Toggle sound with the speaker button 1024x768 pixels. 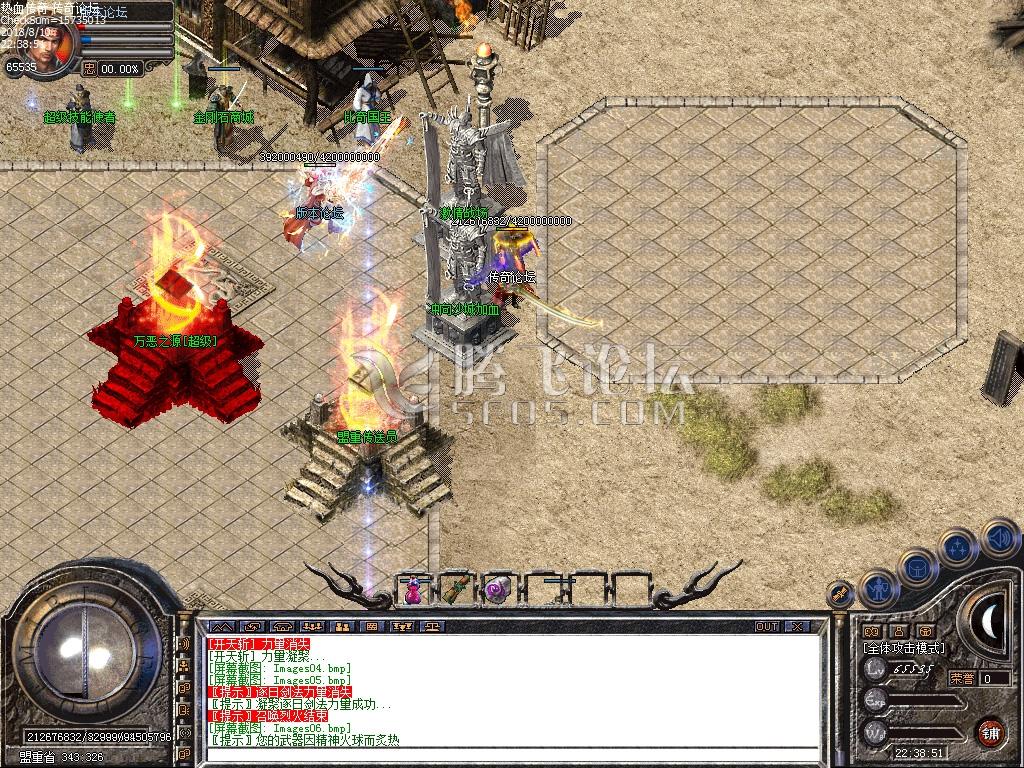click(x=999, y=538)
